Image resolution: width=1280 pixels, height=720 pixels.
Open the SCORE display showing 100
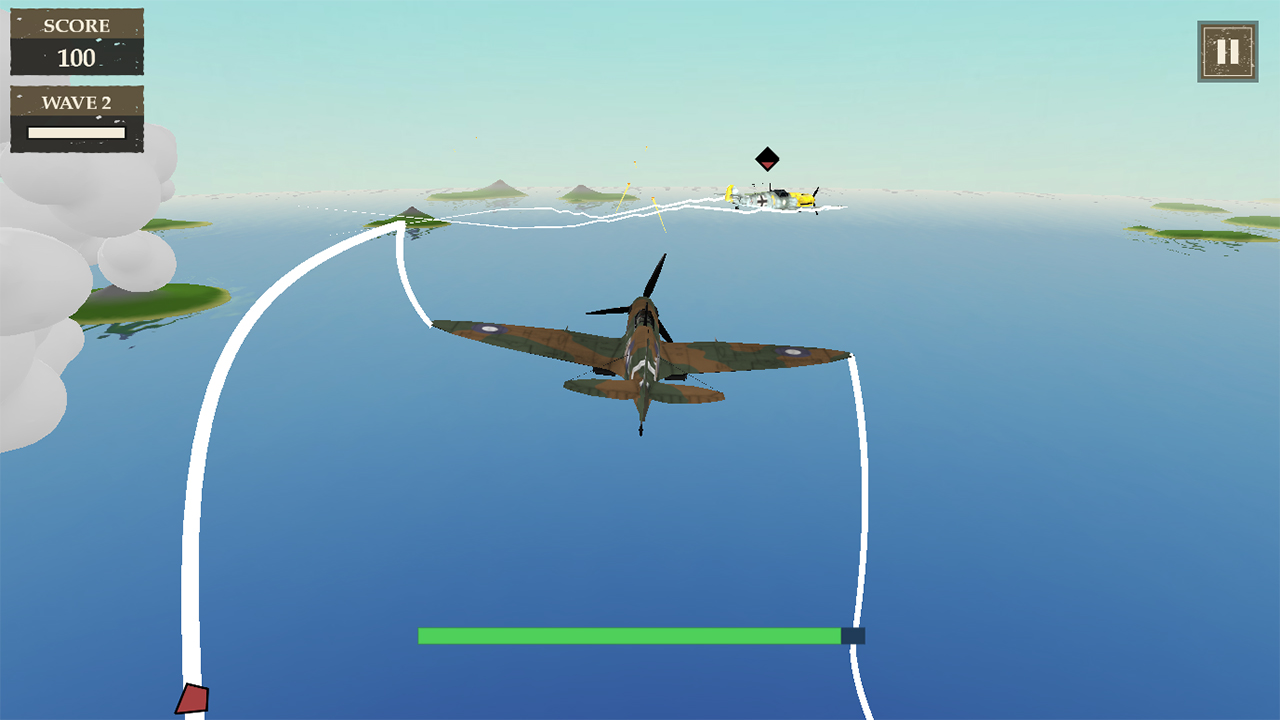76,42
